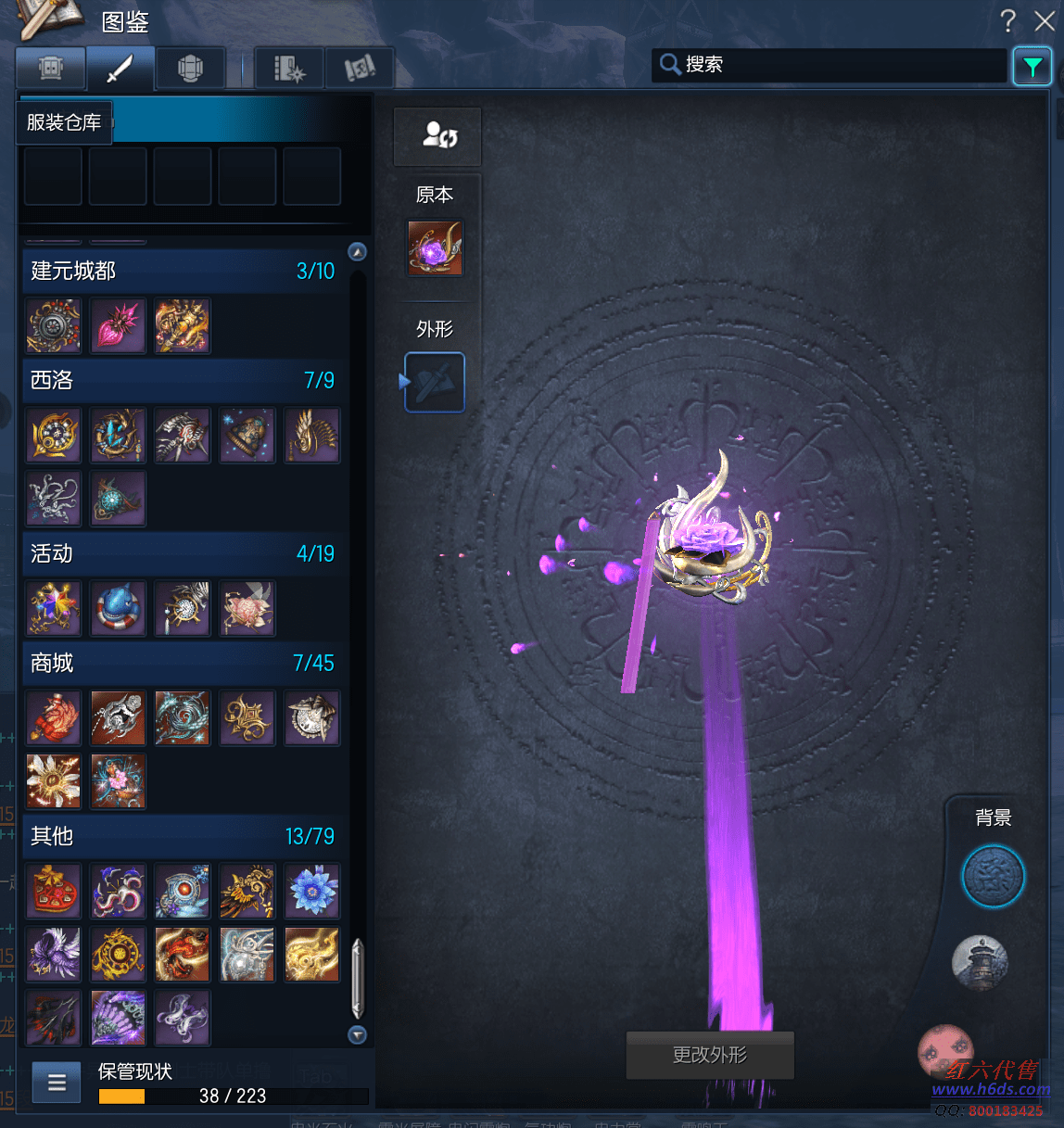Expand the 建元城都 category header

pos(183,271)
